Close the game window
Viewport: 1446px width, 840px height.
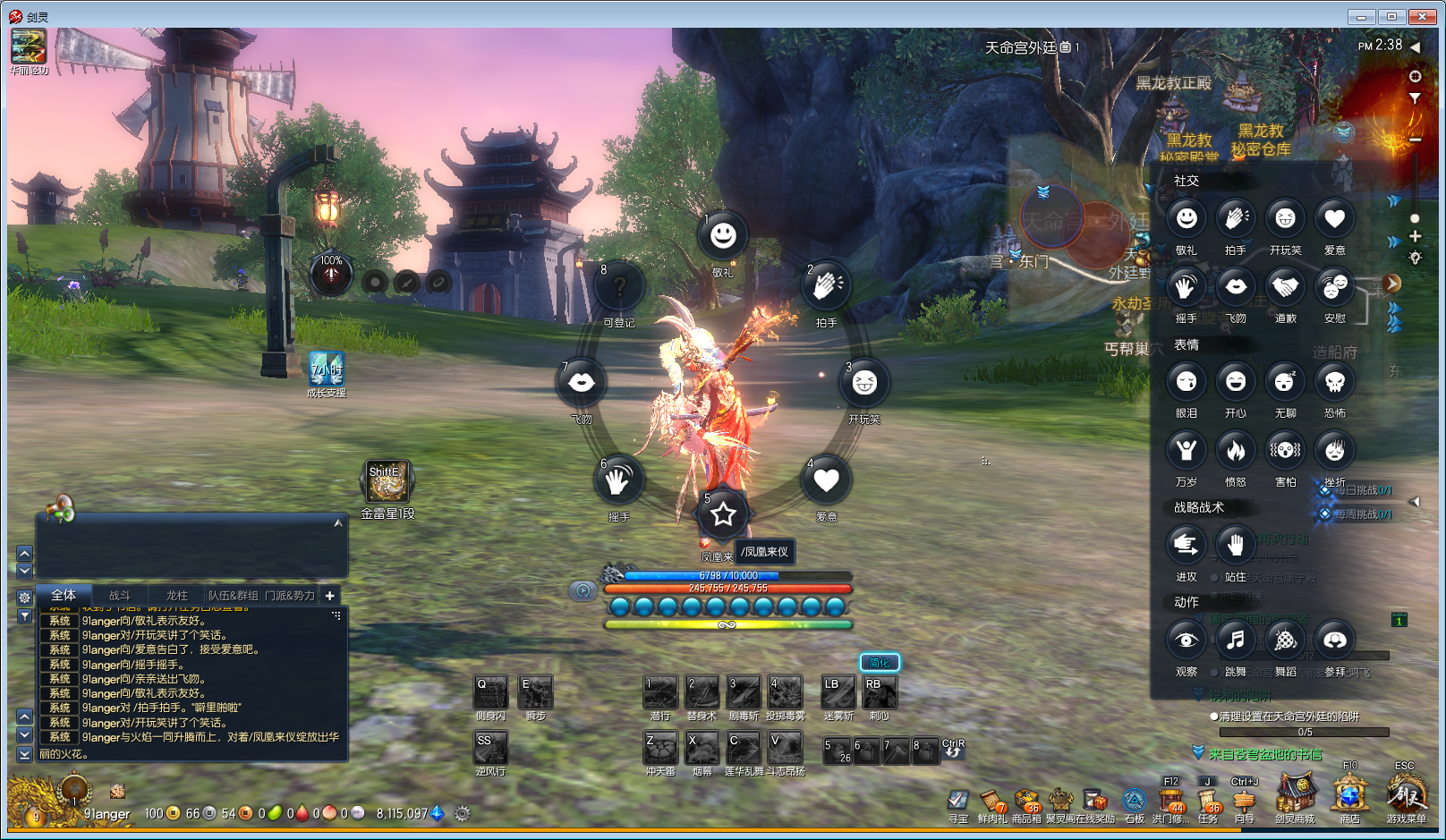pyautogui.click(x=1422, y=17)
